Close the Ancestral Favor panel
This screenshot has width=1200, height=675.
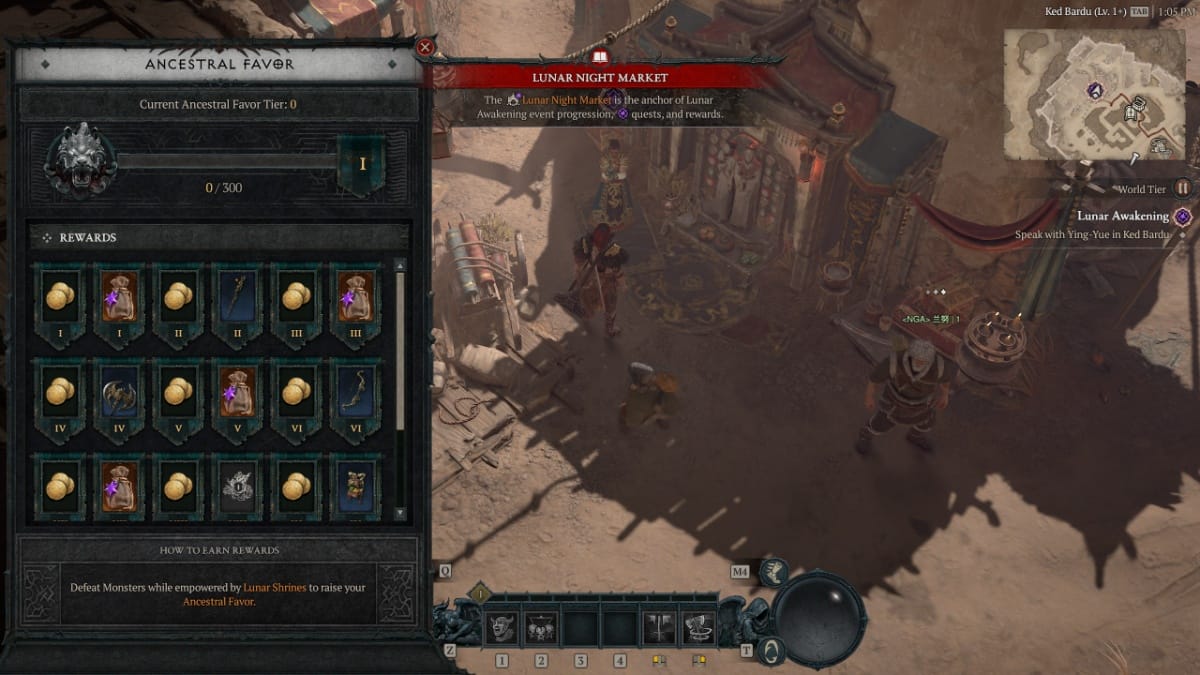425,47
